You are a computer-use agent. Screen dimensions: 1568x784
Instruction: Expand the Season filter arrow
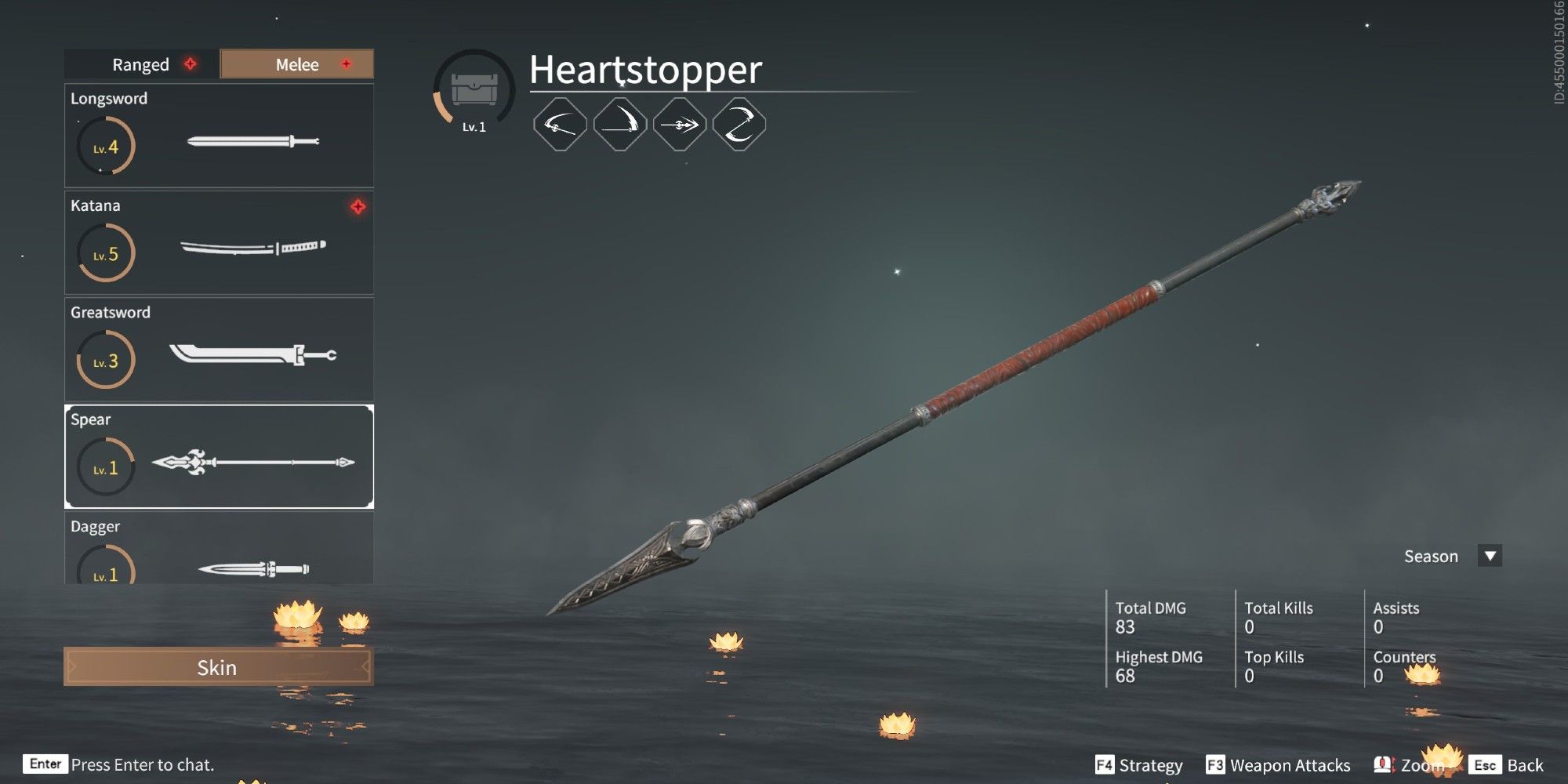1488,556
